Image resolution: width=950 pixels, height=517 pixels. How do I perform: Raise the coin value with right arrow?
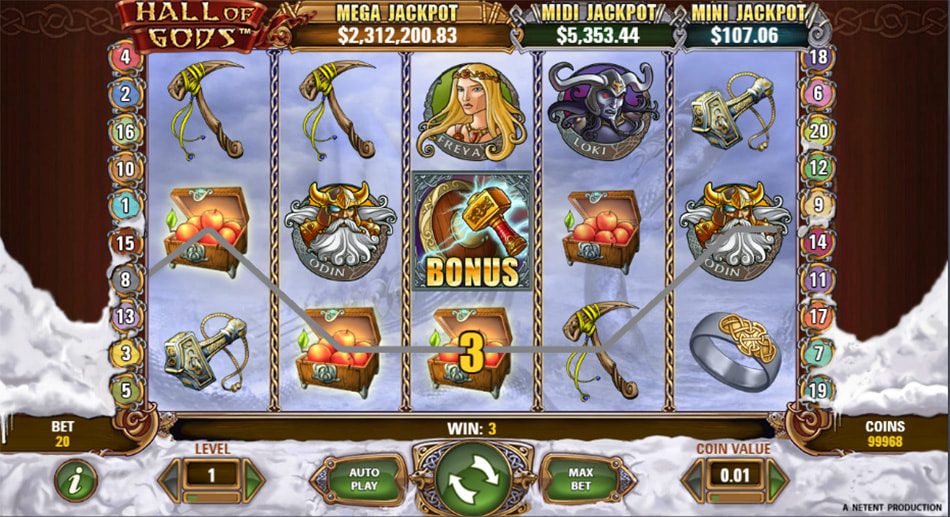pos(777,479)
